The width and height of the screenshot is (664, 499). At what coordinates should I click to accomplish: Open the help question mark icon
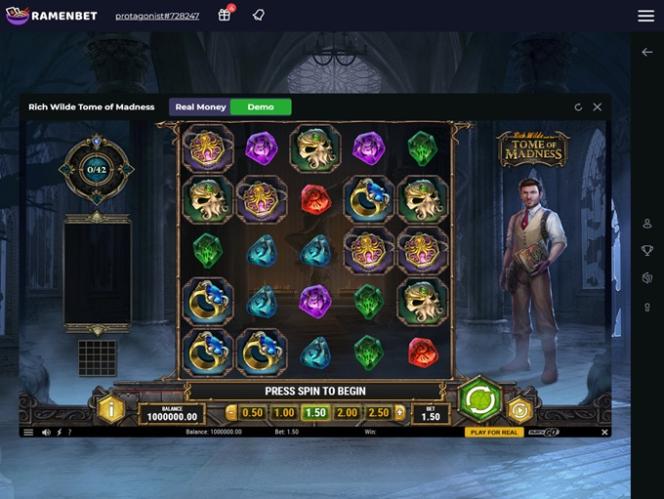pyautogui.click(x=70, y=432)
